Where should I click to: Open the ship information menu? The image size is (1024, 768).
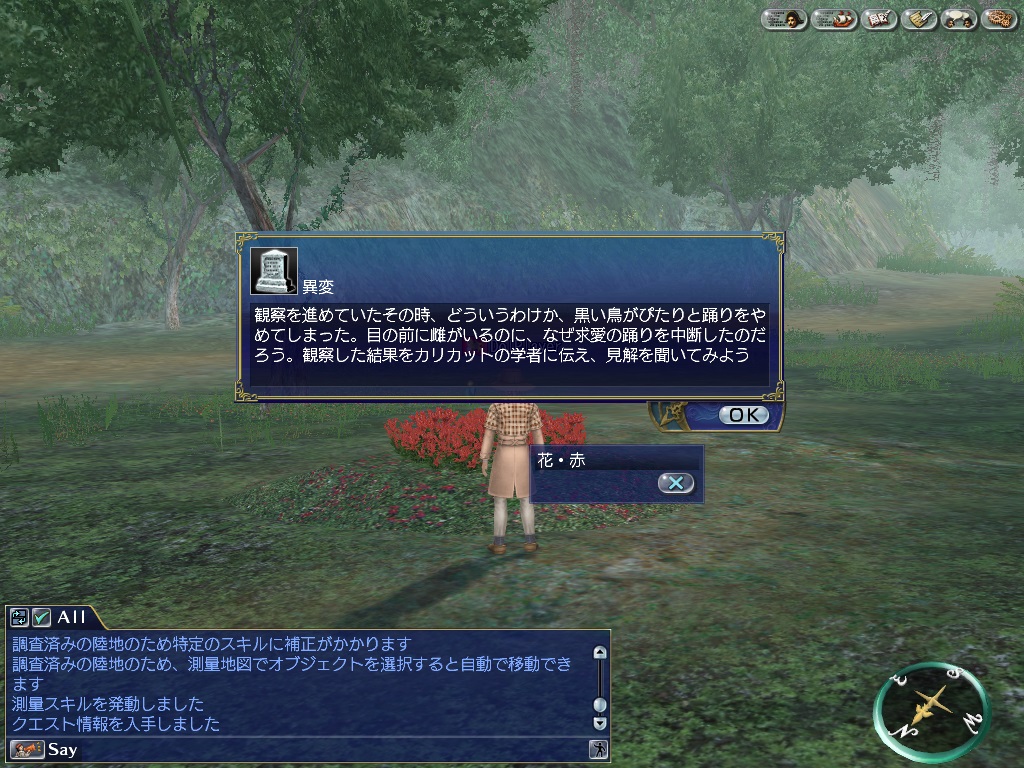[833, 19]
